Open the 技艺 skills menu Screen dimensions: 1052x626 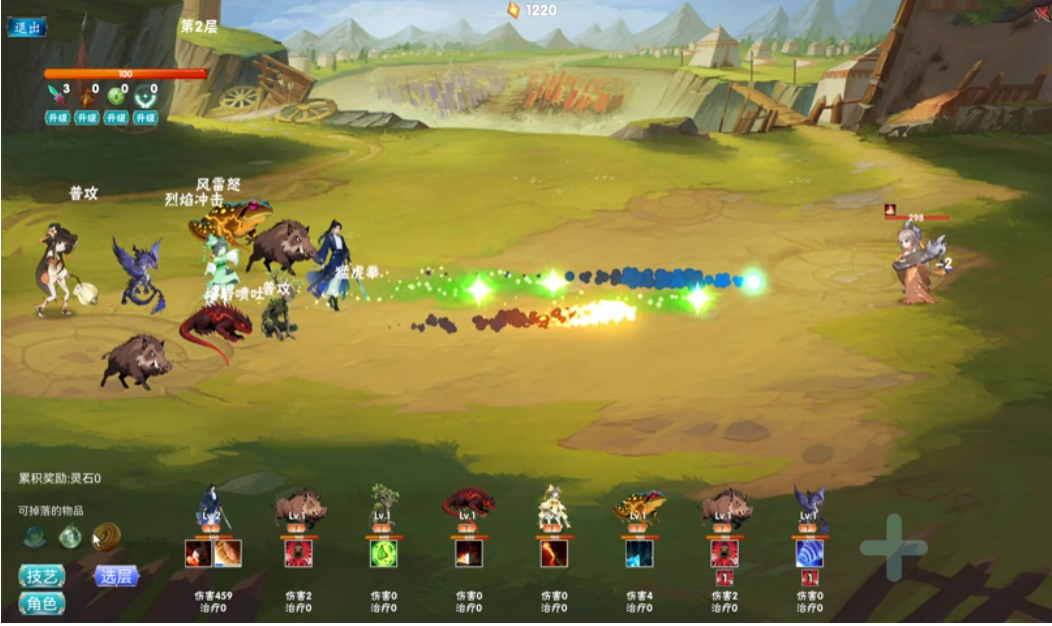pyautogui.click(x=42, y=576)
